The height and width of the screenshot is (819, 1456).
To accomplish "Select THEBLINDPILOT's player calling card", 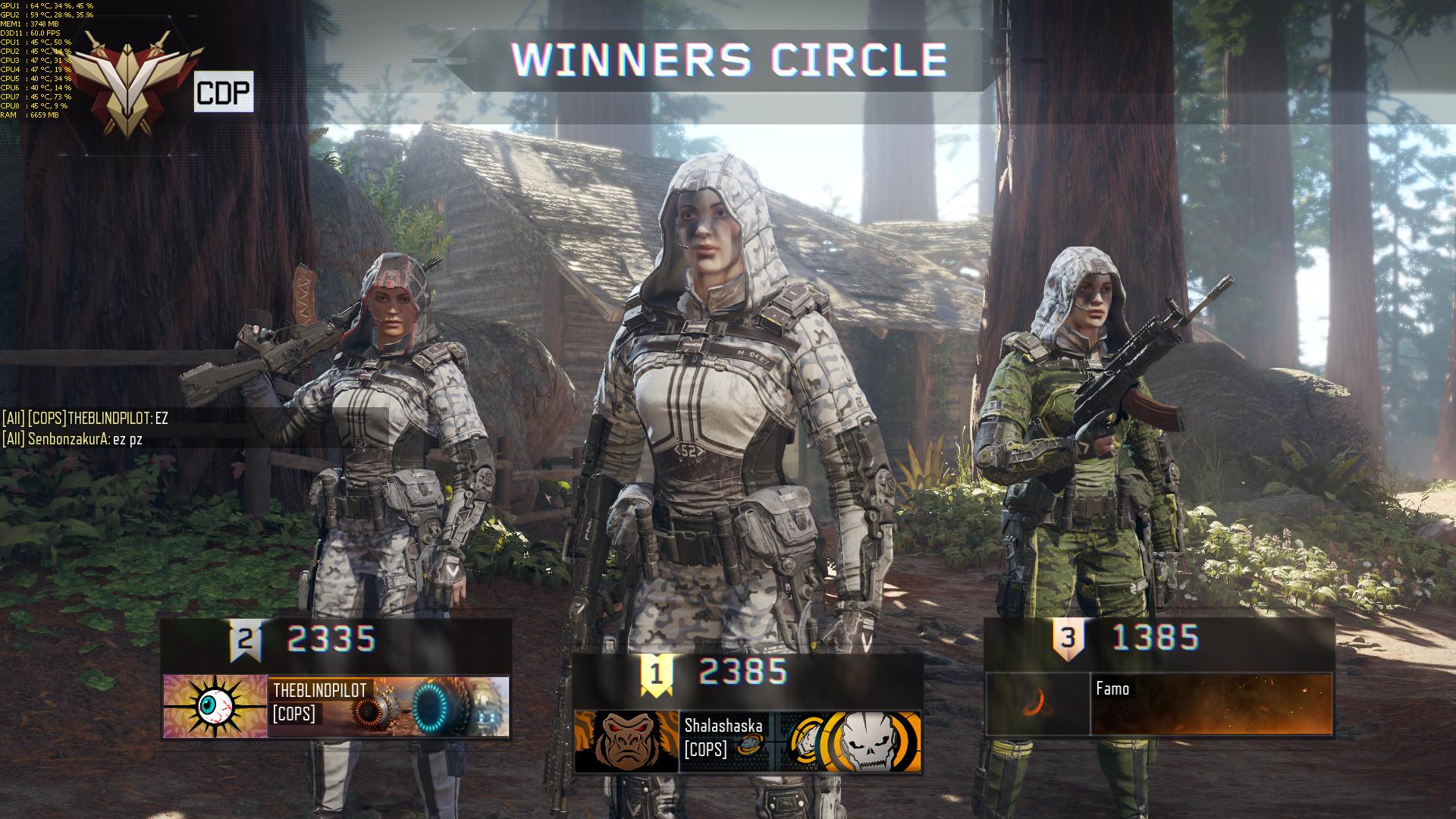I will point(388,707).
